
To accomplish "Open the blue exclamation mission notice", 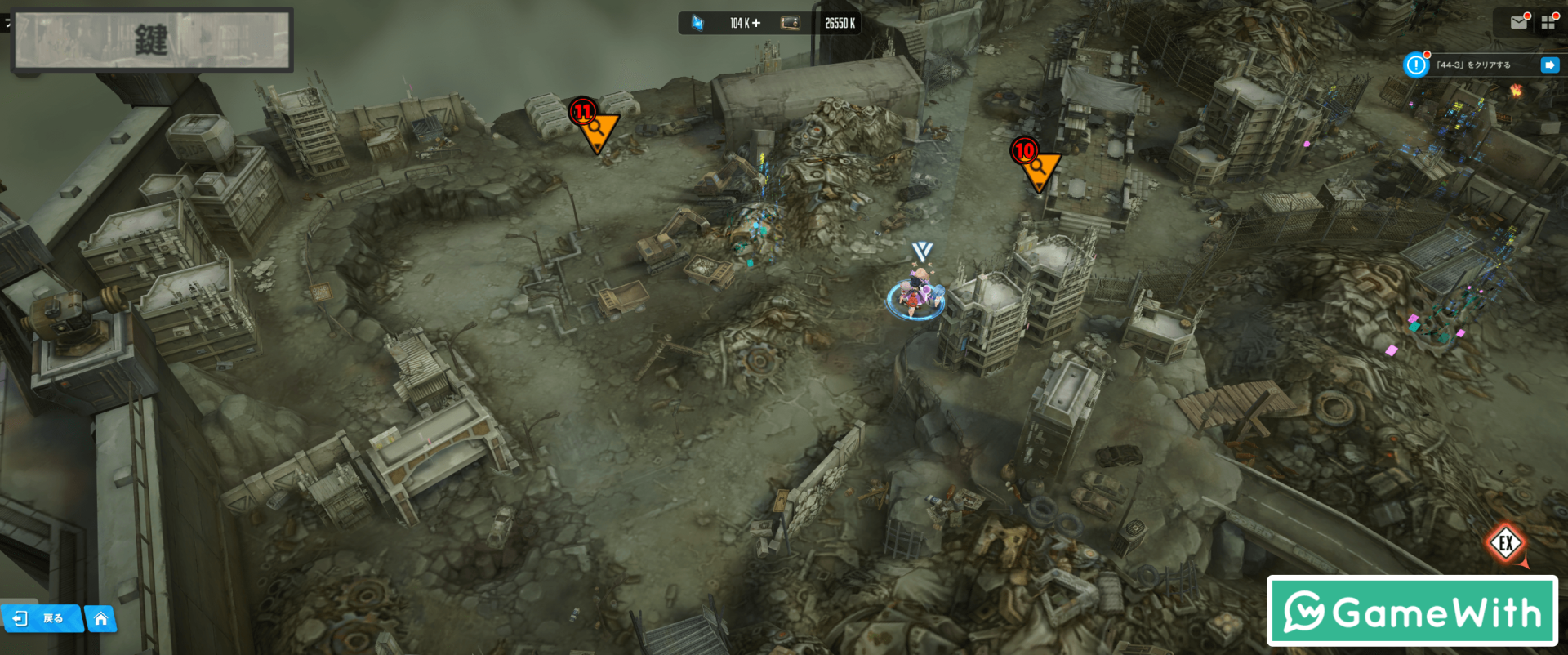I will tap(1415, 65).
